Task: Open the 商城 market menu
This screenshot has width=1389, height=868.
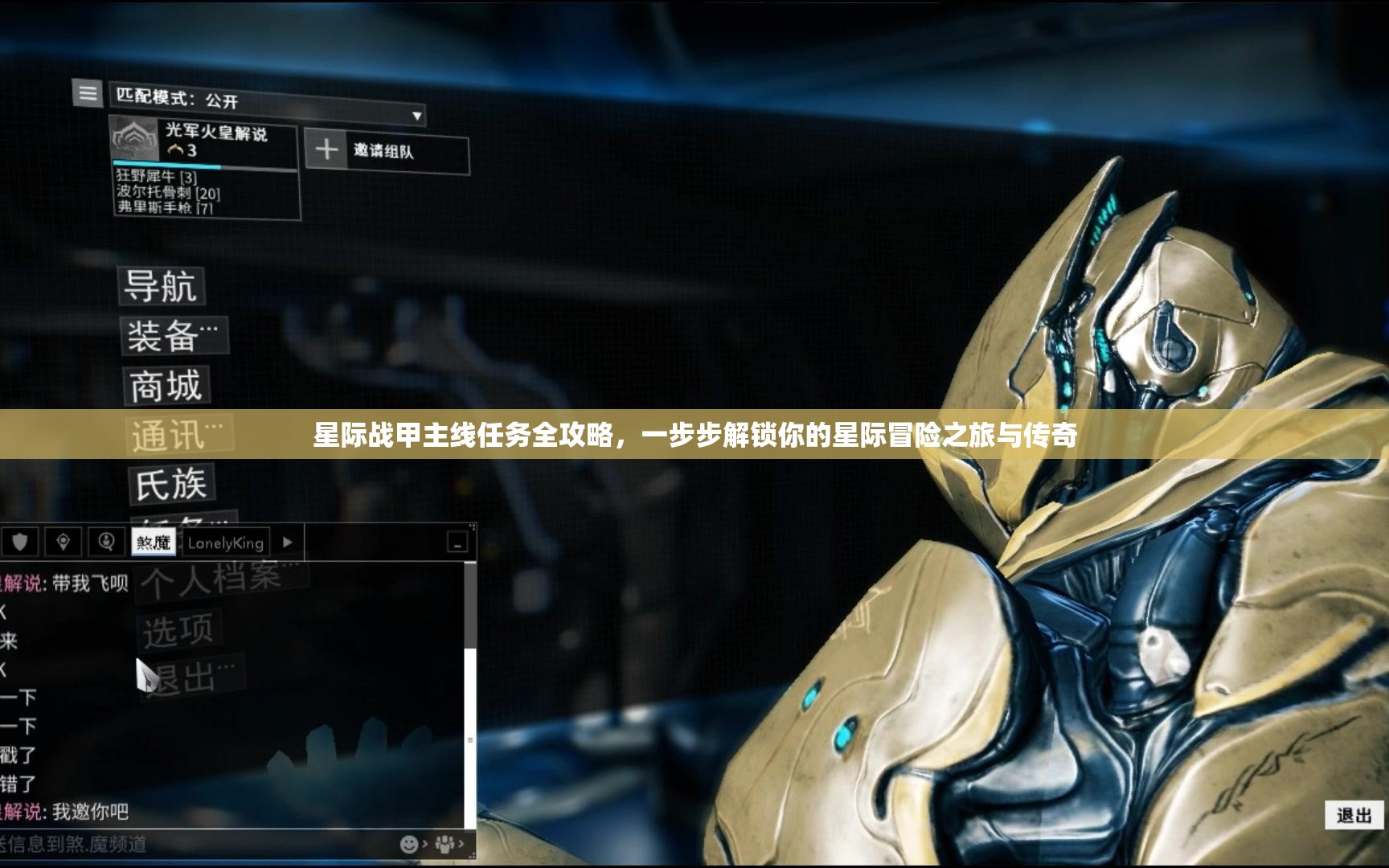Action: click(166, 387)
